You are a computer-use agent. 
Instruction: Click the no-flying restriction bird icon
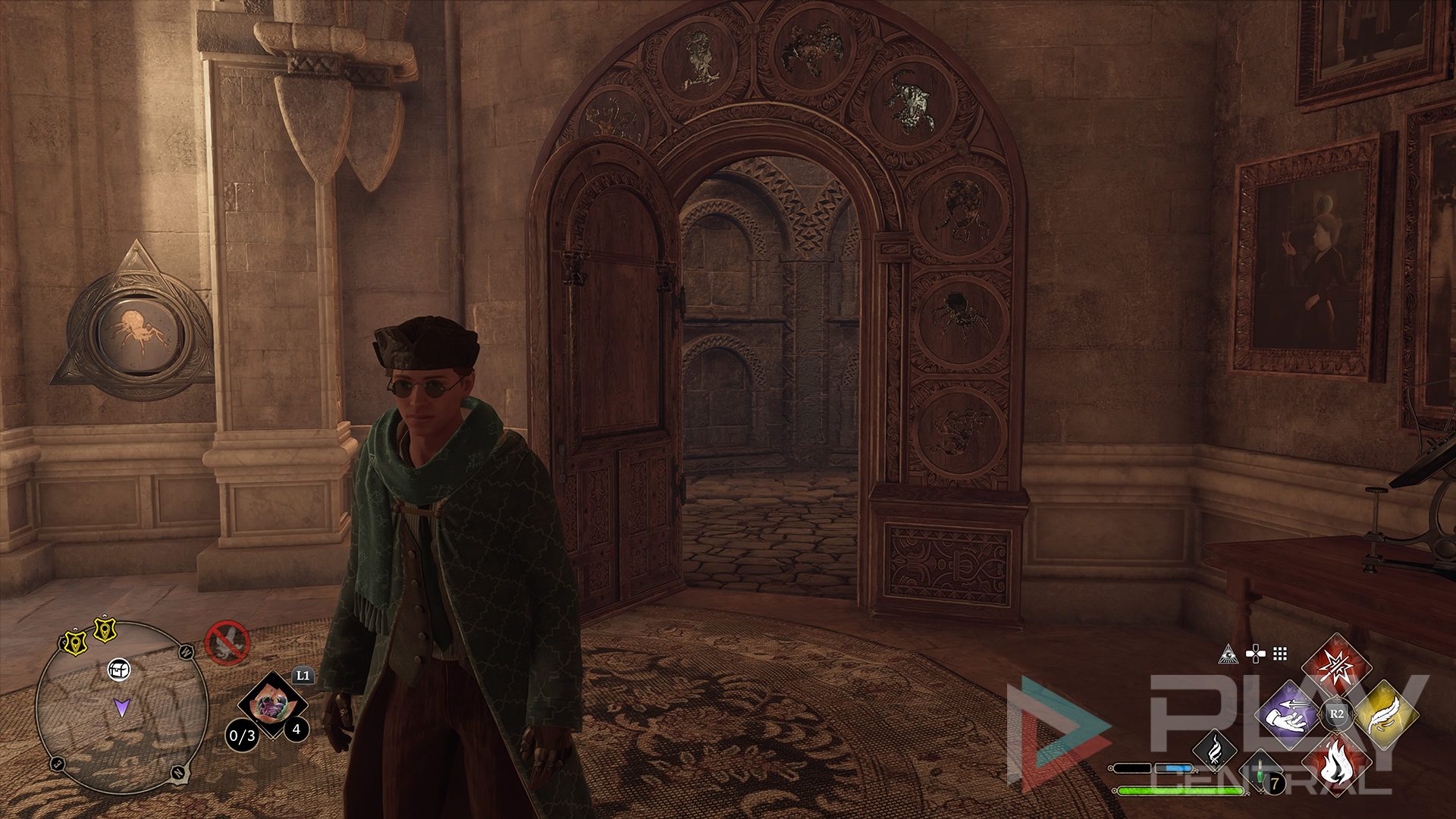click(227, 643)
